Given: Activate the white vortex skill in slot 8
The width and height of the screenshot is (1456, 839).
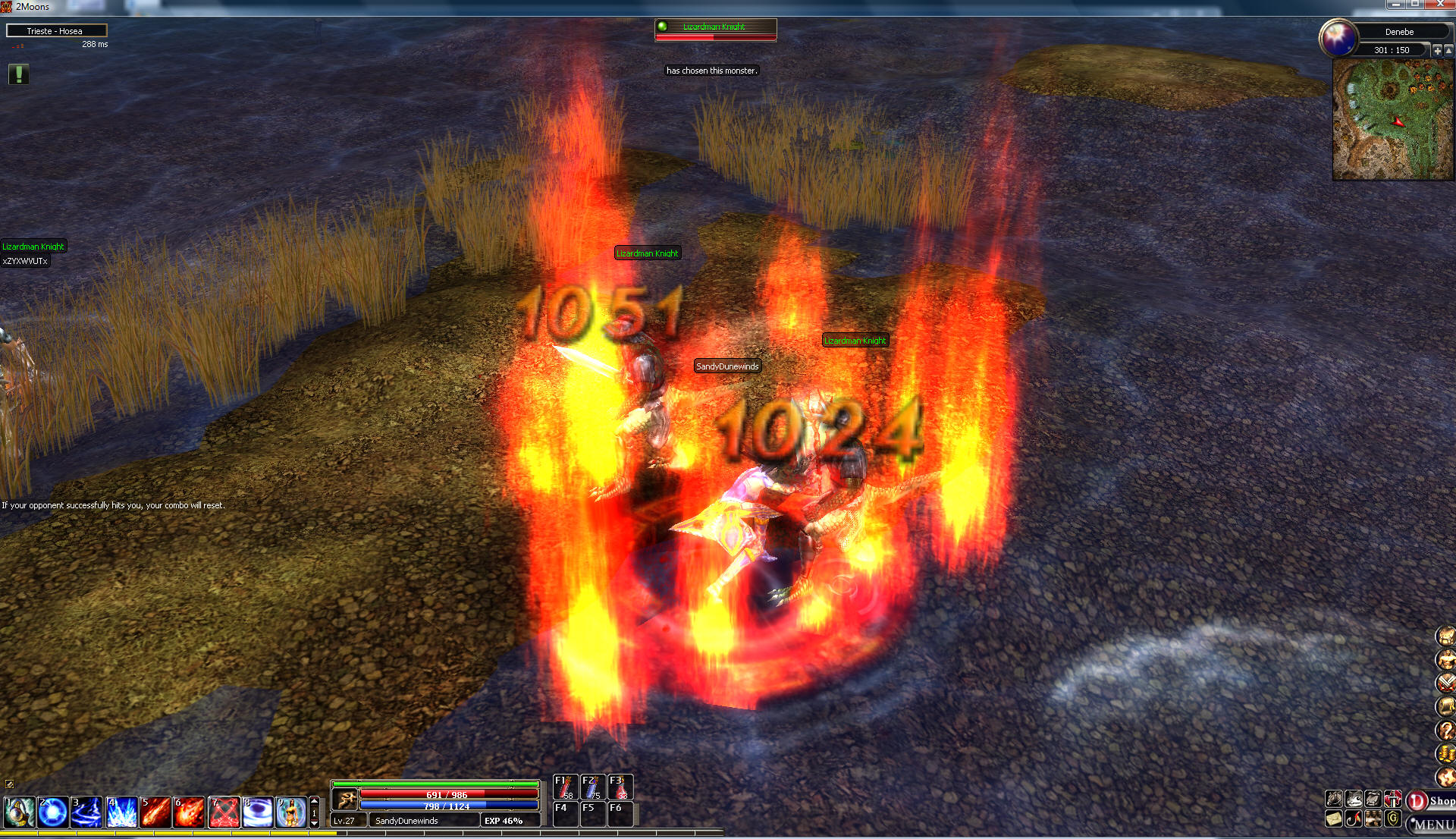Looking at the screenshot, I should click(257, 812).
